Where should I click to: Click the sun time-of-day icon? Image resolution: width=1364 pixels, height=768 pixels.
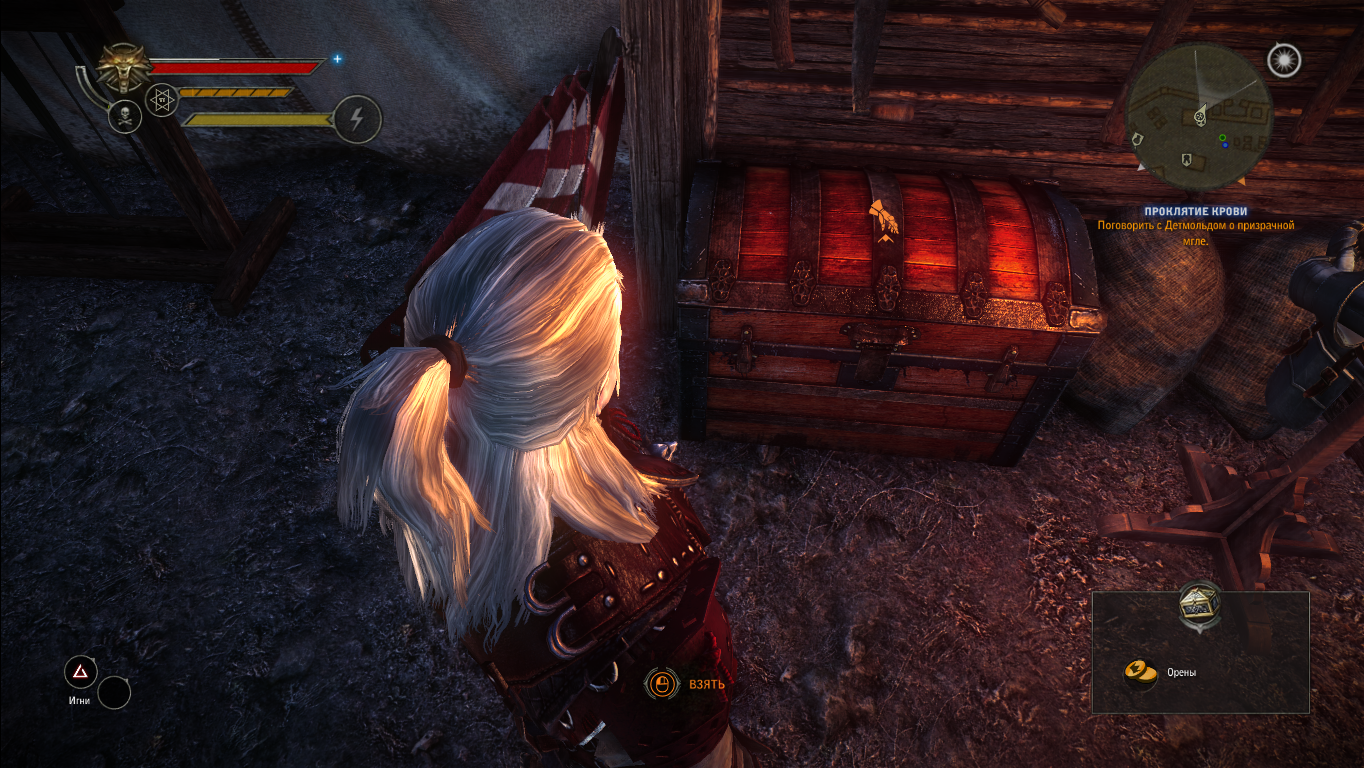(x=1283, y=60)
